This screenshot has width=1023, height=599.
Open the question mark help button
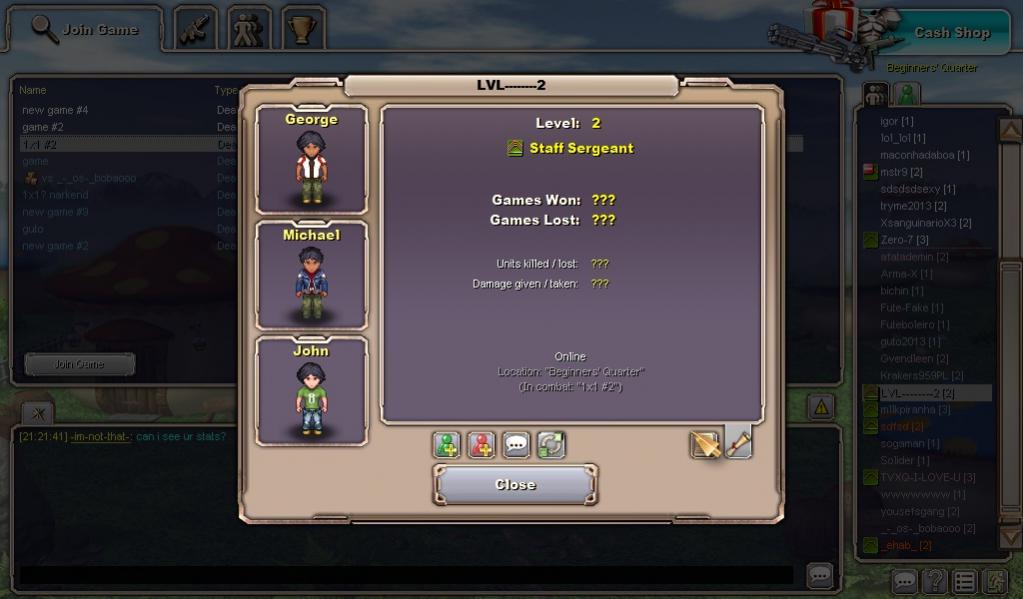(x=934, y=580)
